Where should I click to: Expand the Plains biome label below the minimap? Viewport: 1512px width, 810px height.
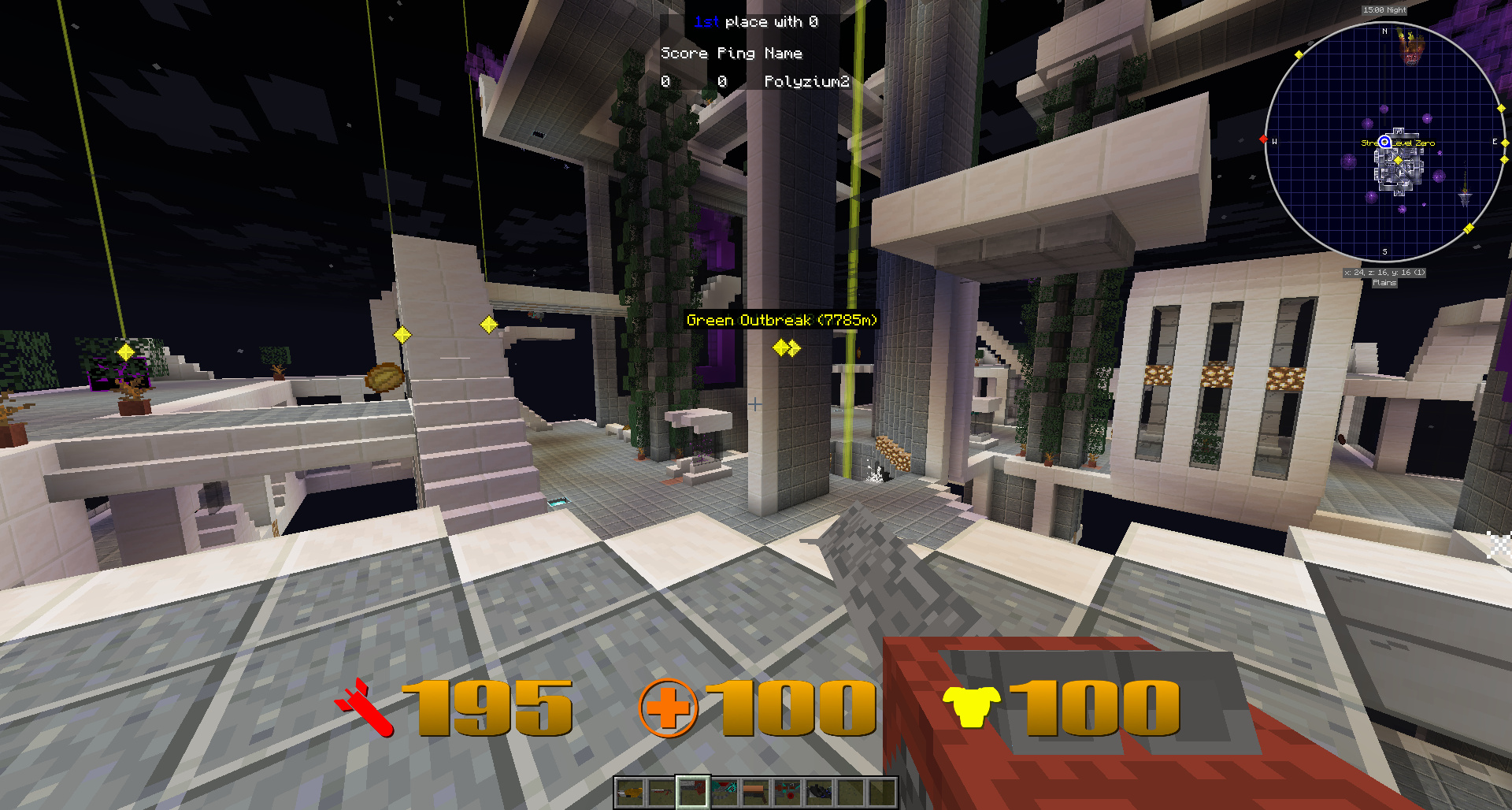point(1385,282)
